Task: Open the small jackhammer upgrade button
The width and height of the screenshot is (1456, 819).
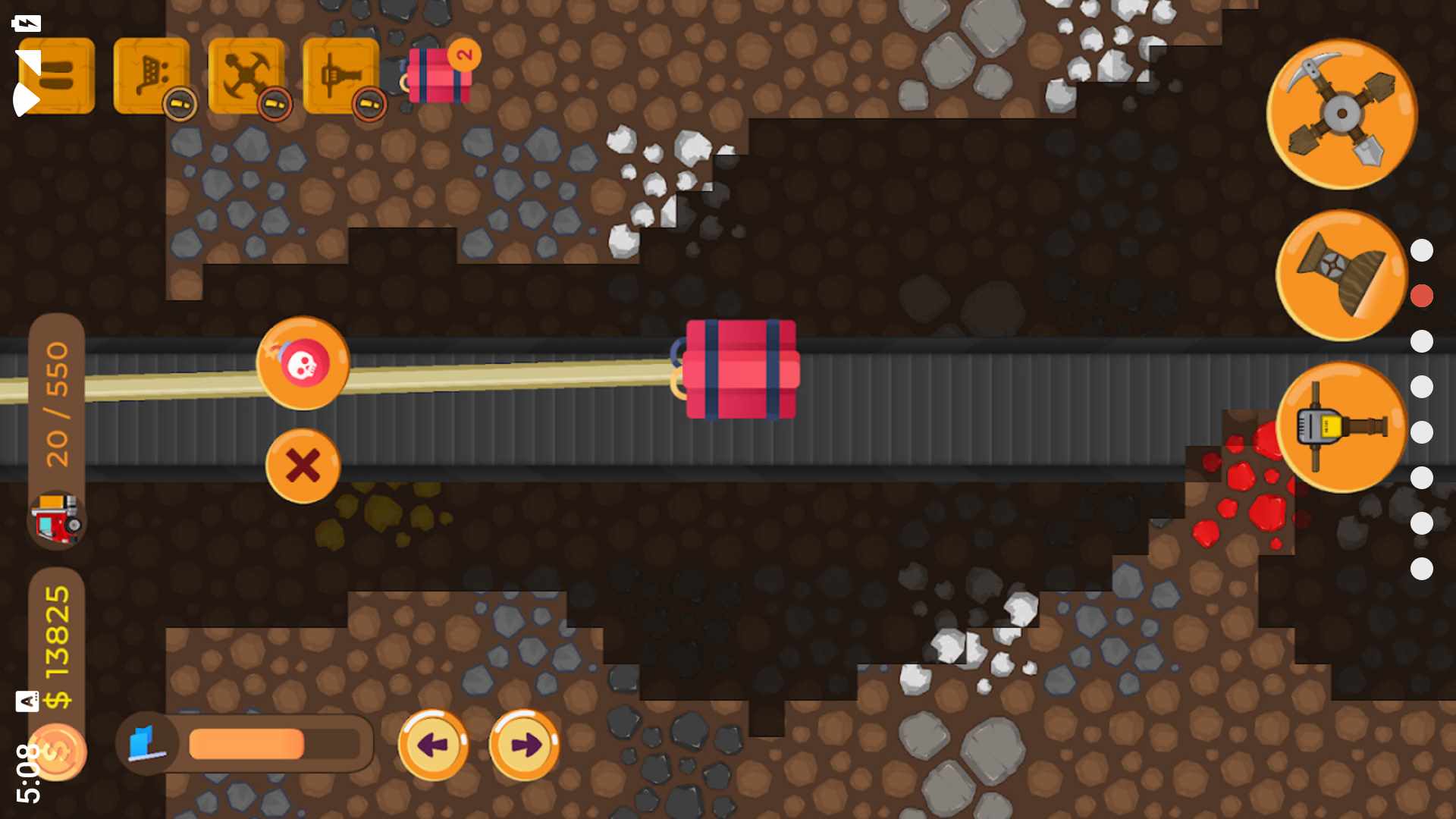Action: click(341, 76)
